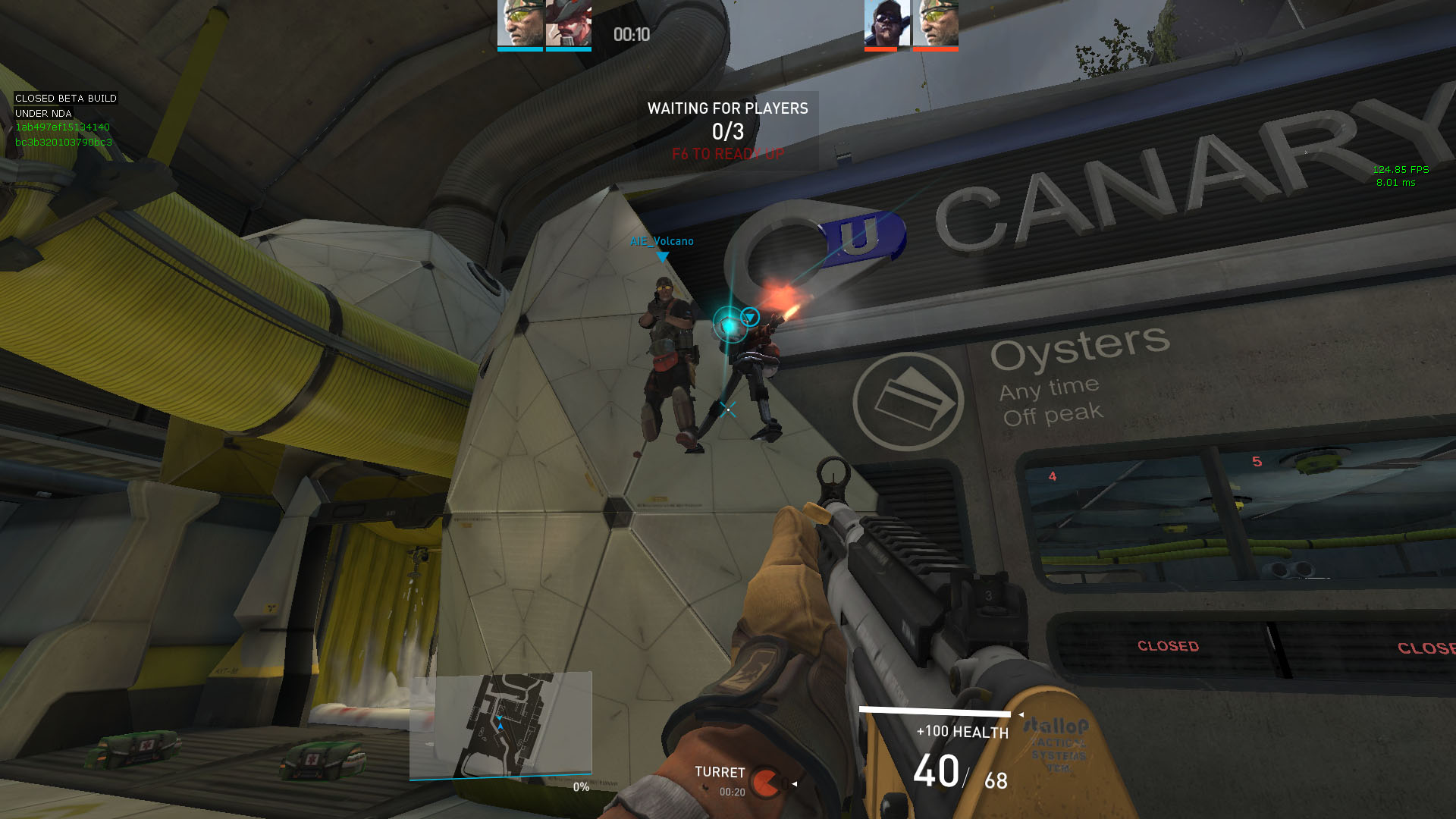
Task: Select blue team's red-cap bearded portrait
Action: [568, 24]
